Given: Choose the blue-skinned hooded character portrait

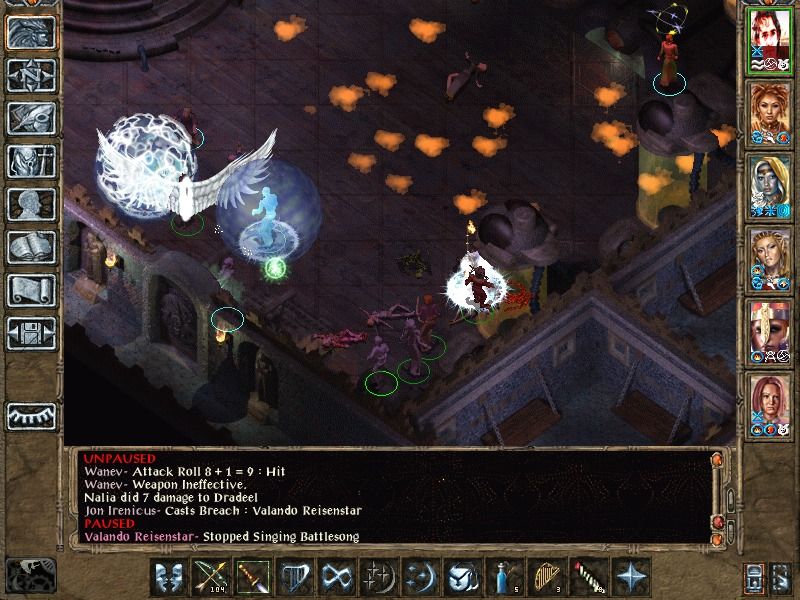Looking at the screenshot, I should click(771, 184).
